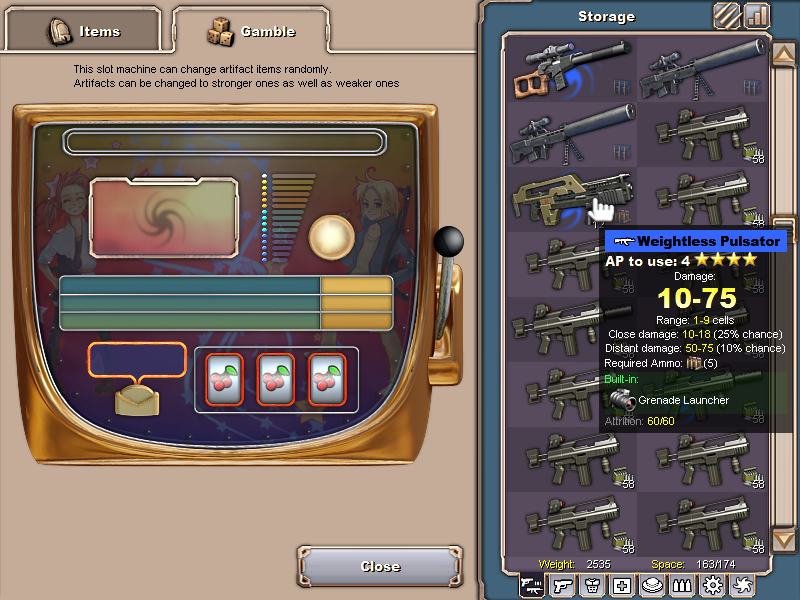
Task: Select the Gamble tab
Action: 250,31
